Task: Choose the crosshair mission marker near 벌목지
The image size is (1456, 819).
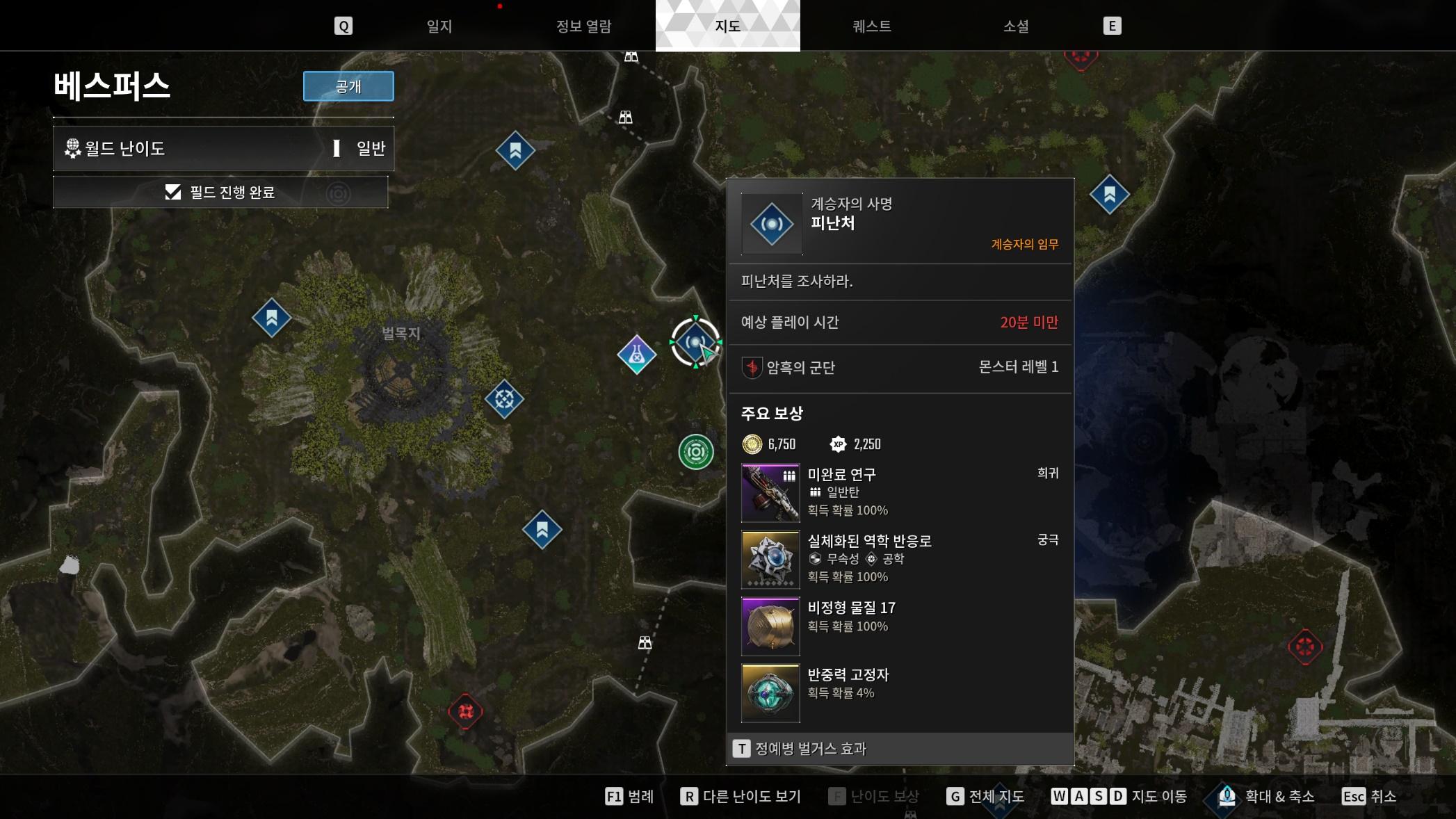Action: point(504,399)
